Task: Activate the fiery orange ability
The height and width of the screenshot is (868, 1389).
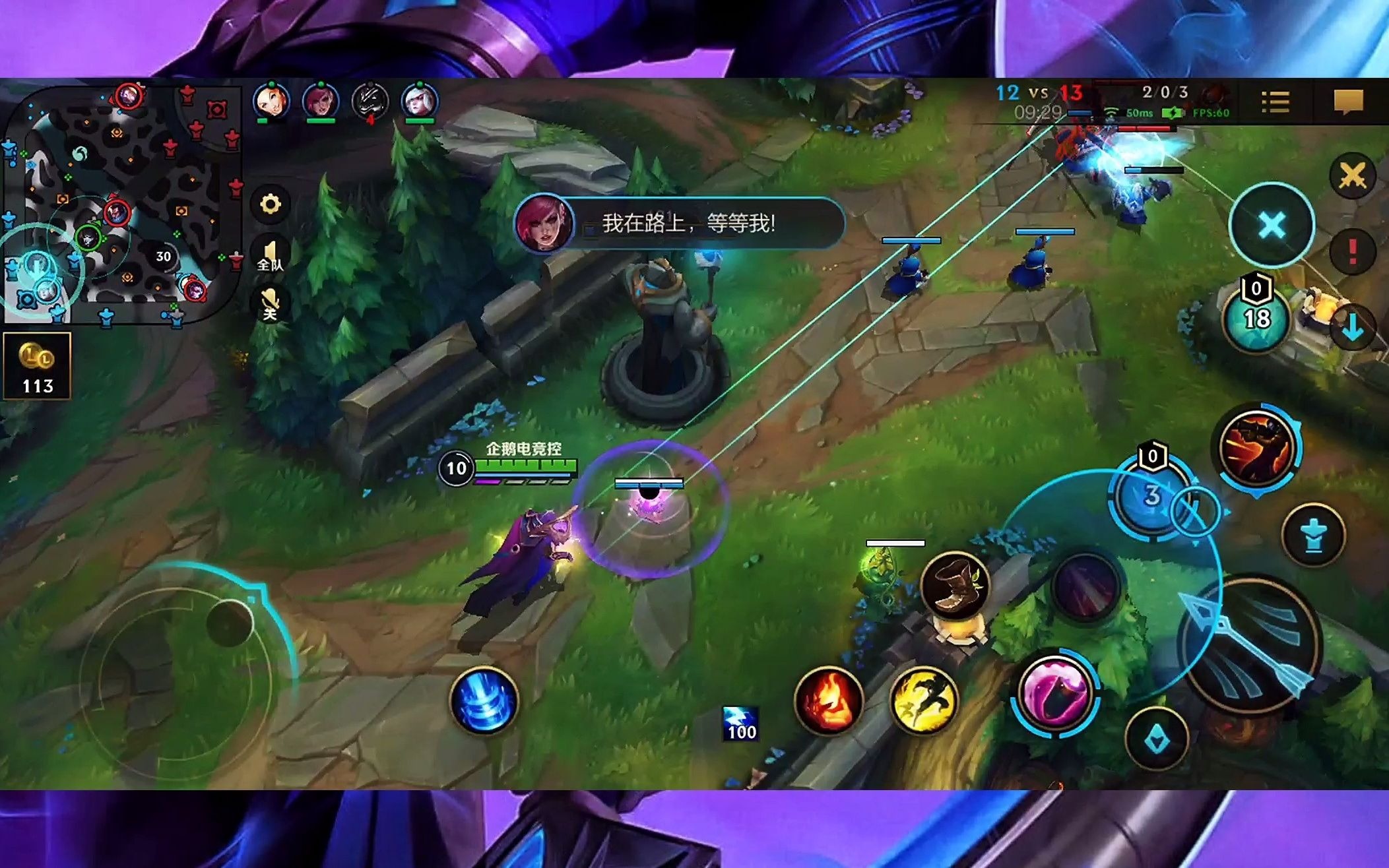Action: [1257, 447]
